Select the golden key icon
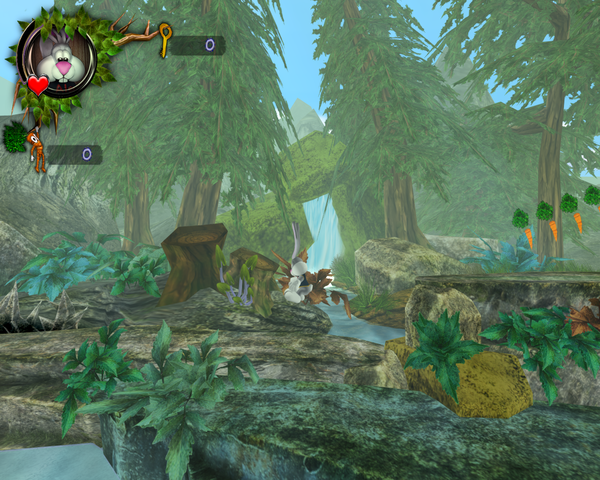600x480 pixels. (x=164, y=42)
